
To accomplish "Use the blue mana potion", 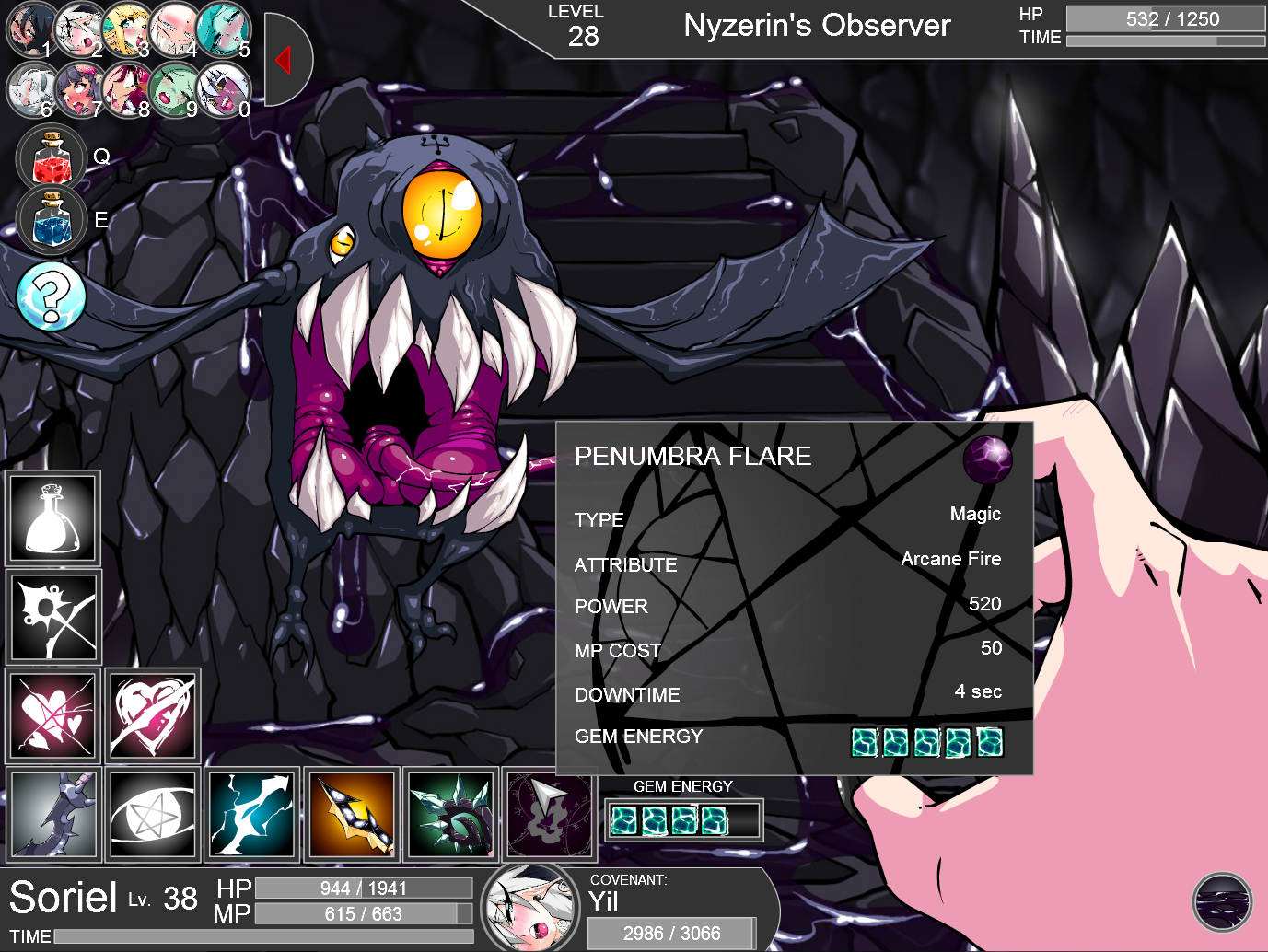I will coord(52,221).
